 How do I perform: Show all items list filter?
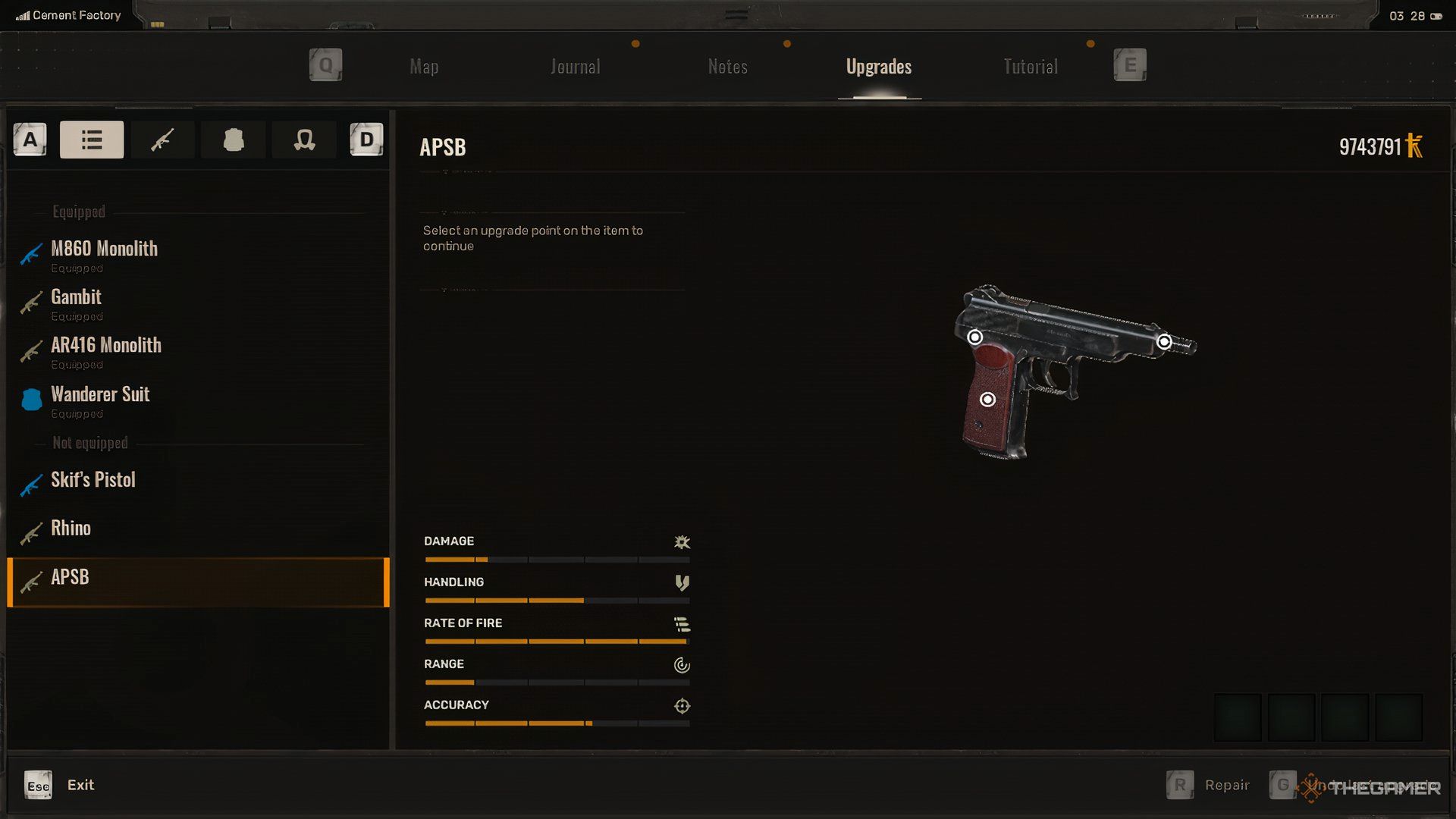pos(92,140)
